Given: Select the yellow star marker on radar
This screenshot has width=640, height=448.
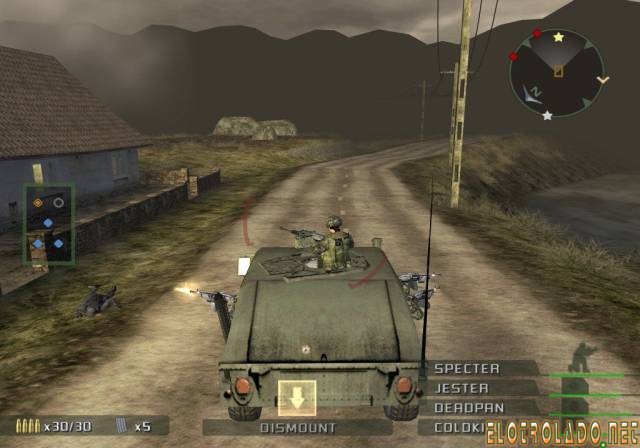Looking at the screenshot, I should pyautogui.click(x=558, y=37).
